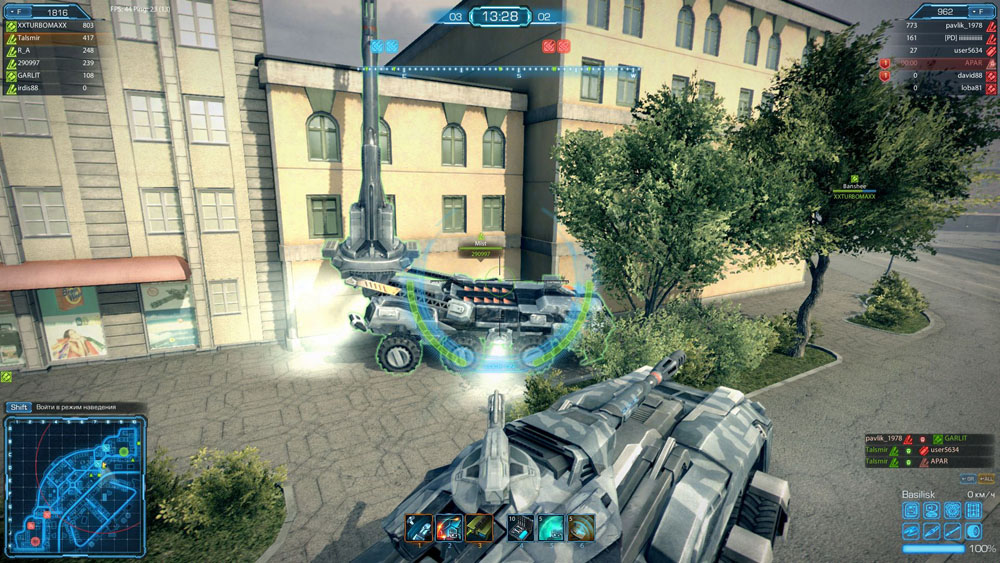Select the red enemy base marker on minimap
This screenshot has width=1000, height=563.
[x=35, y=541]
